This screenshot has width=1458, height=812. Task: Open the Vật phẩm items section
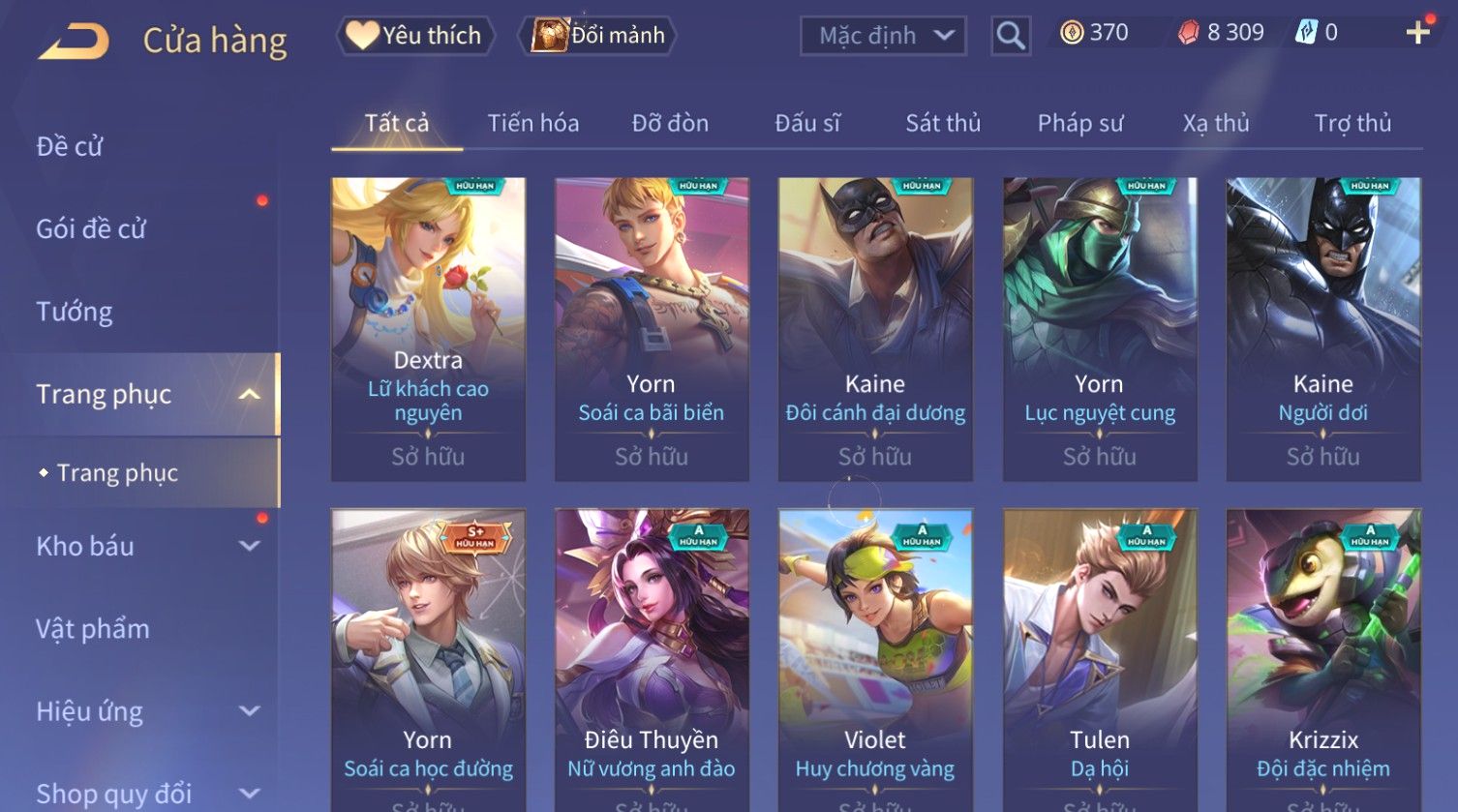tap(93, 629)
